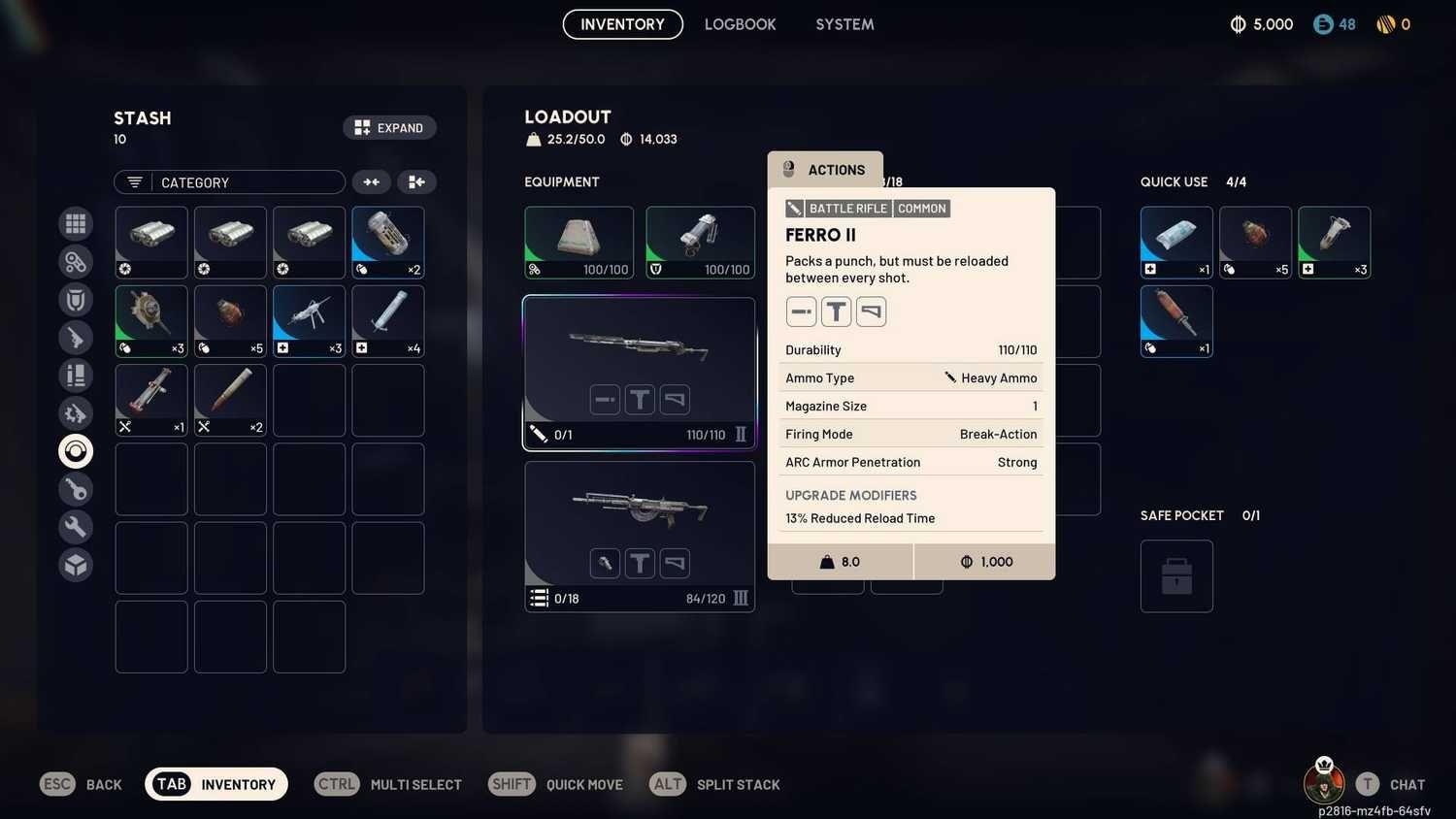
Task: Open the Actions menu on Ferro II tooltip
Action: 825,170
